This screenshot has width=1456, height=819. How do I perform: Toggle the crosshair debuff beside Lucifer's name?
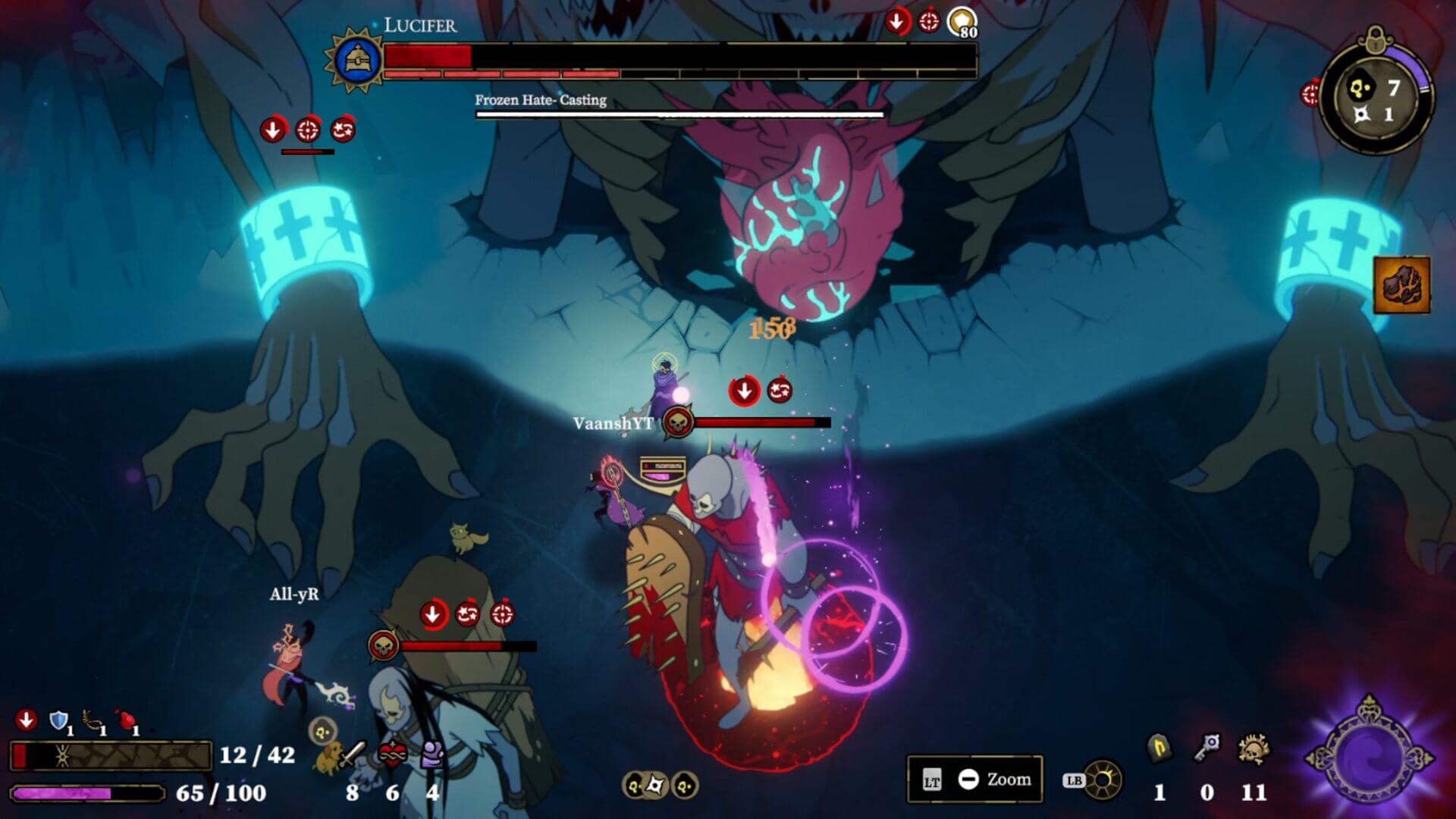(930, 21)
